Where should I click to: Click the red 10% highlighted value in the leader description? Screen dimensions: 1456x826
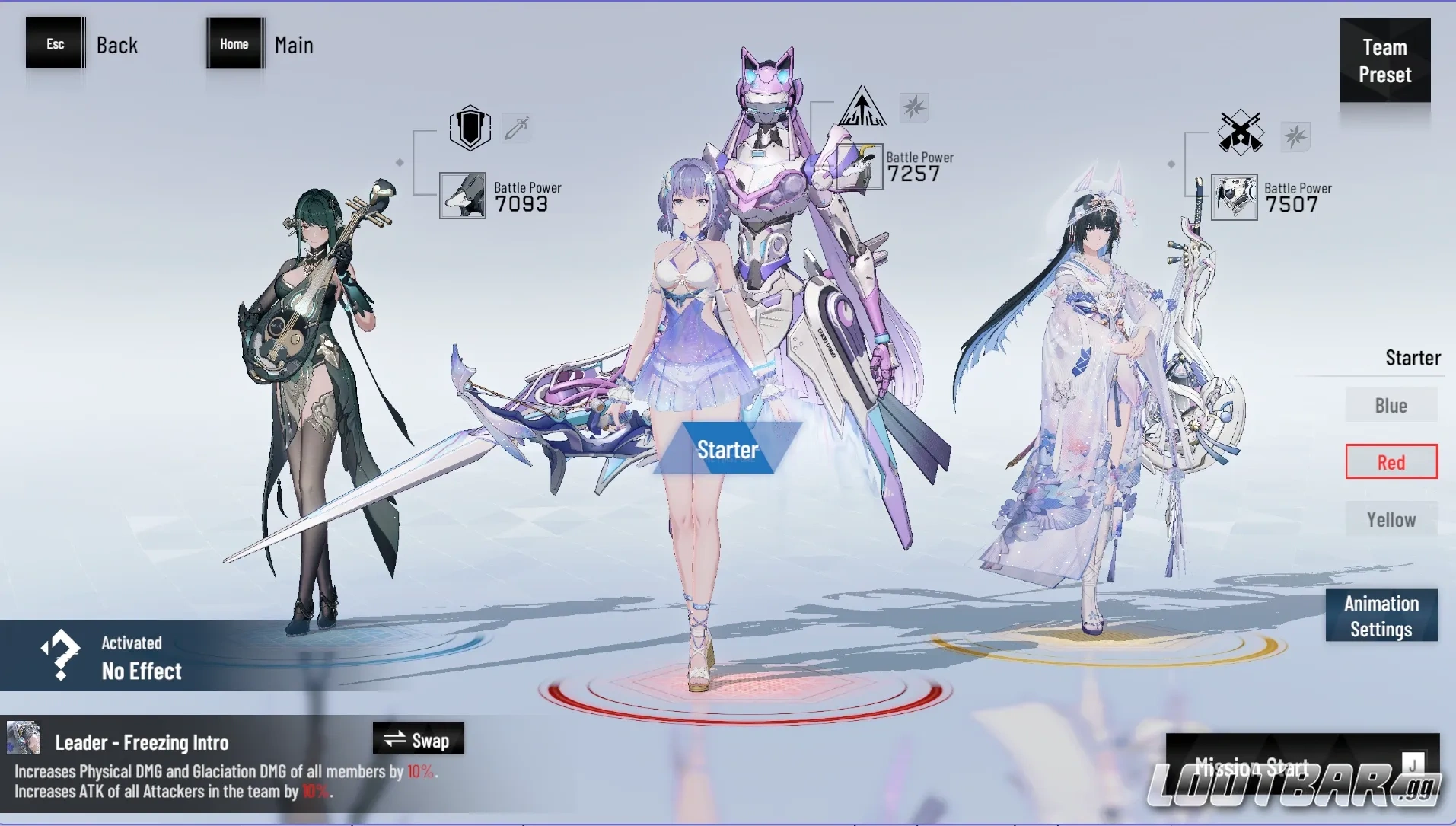click(x=419, y=771)
